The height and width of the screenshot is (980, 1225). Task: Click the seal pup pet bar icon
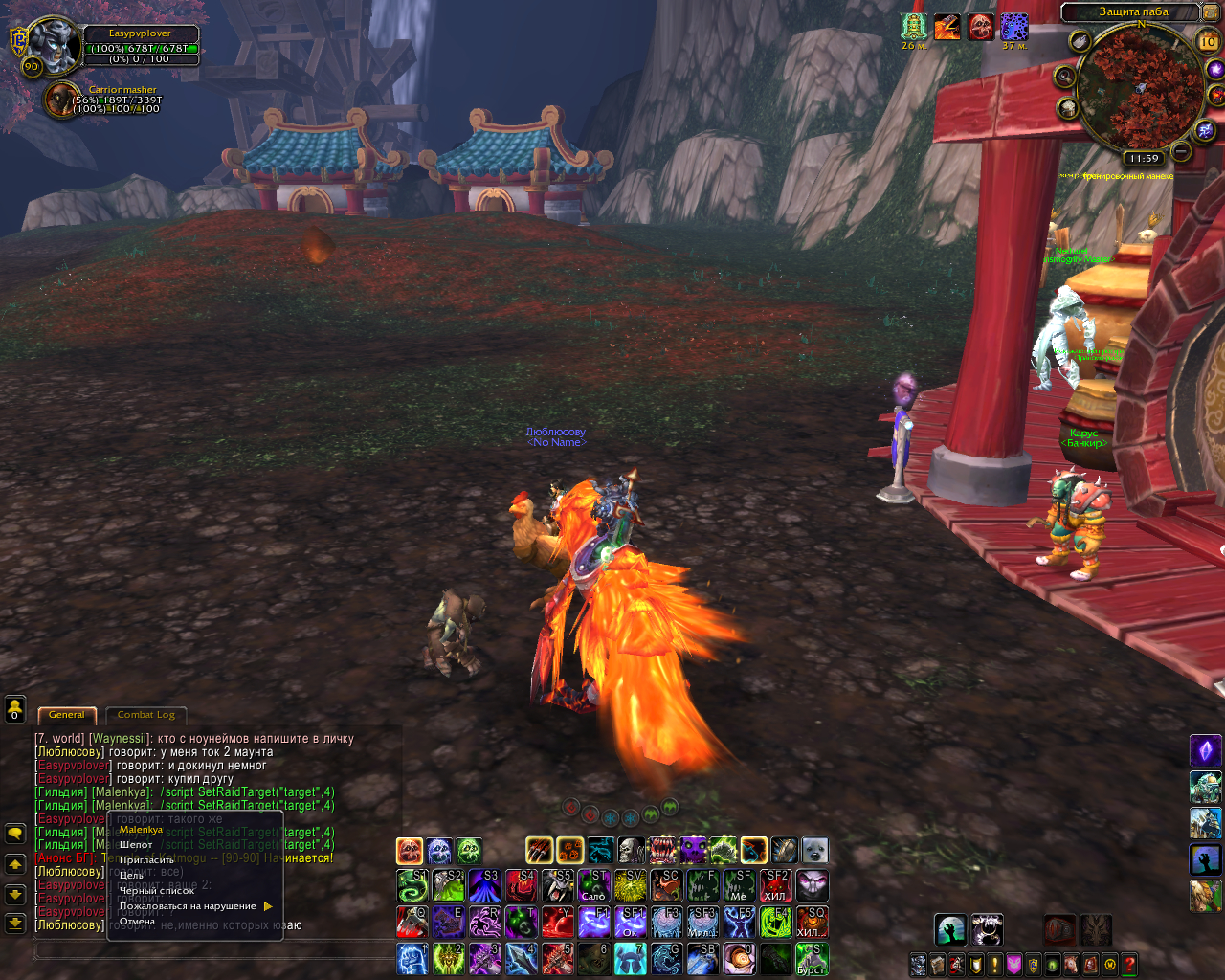(814, 850)
